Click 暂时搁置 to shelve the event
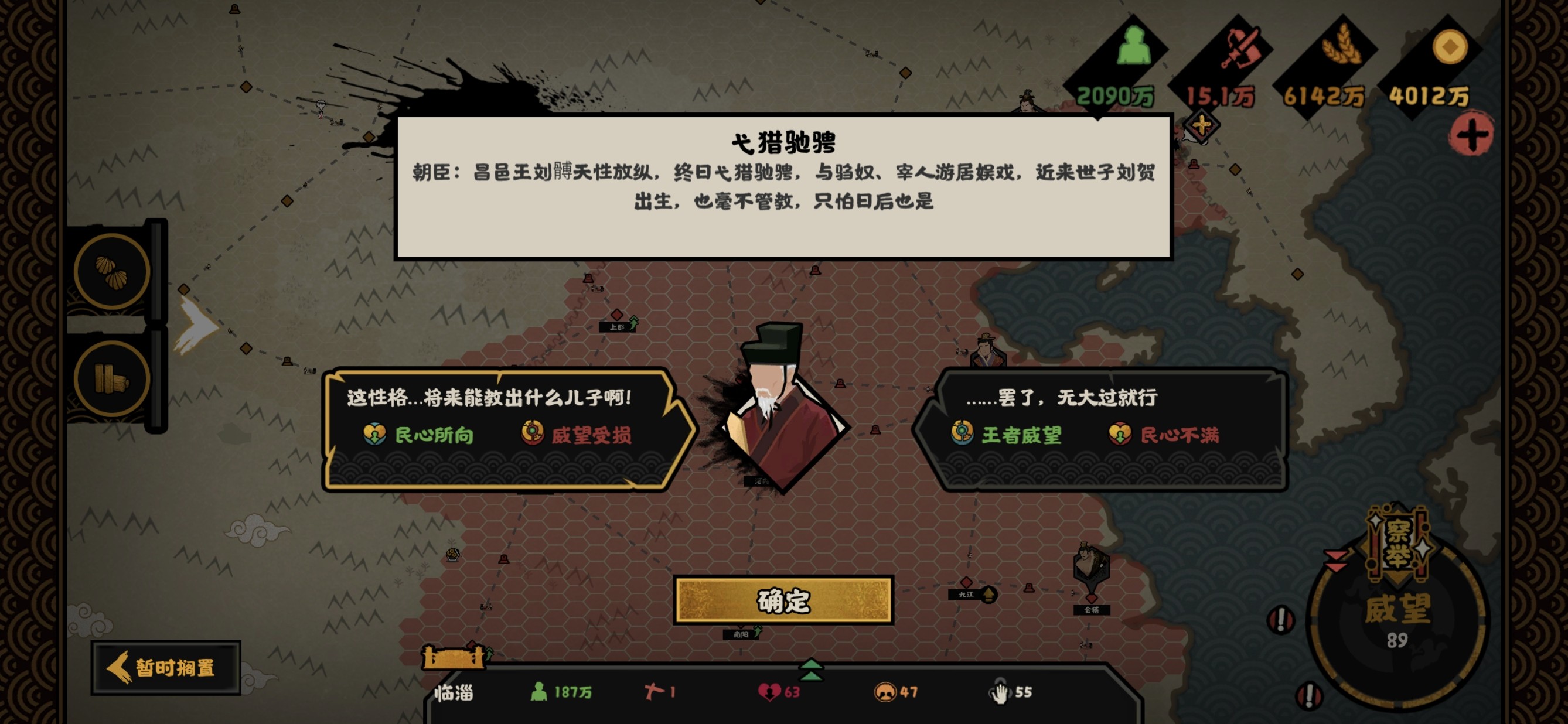Screen dimensions: 1568x724 pos(166,667)
